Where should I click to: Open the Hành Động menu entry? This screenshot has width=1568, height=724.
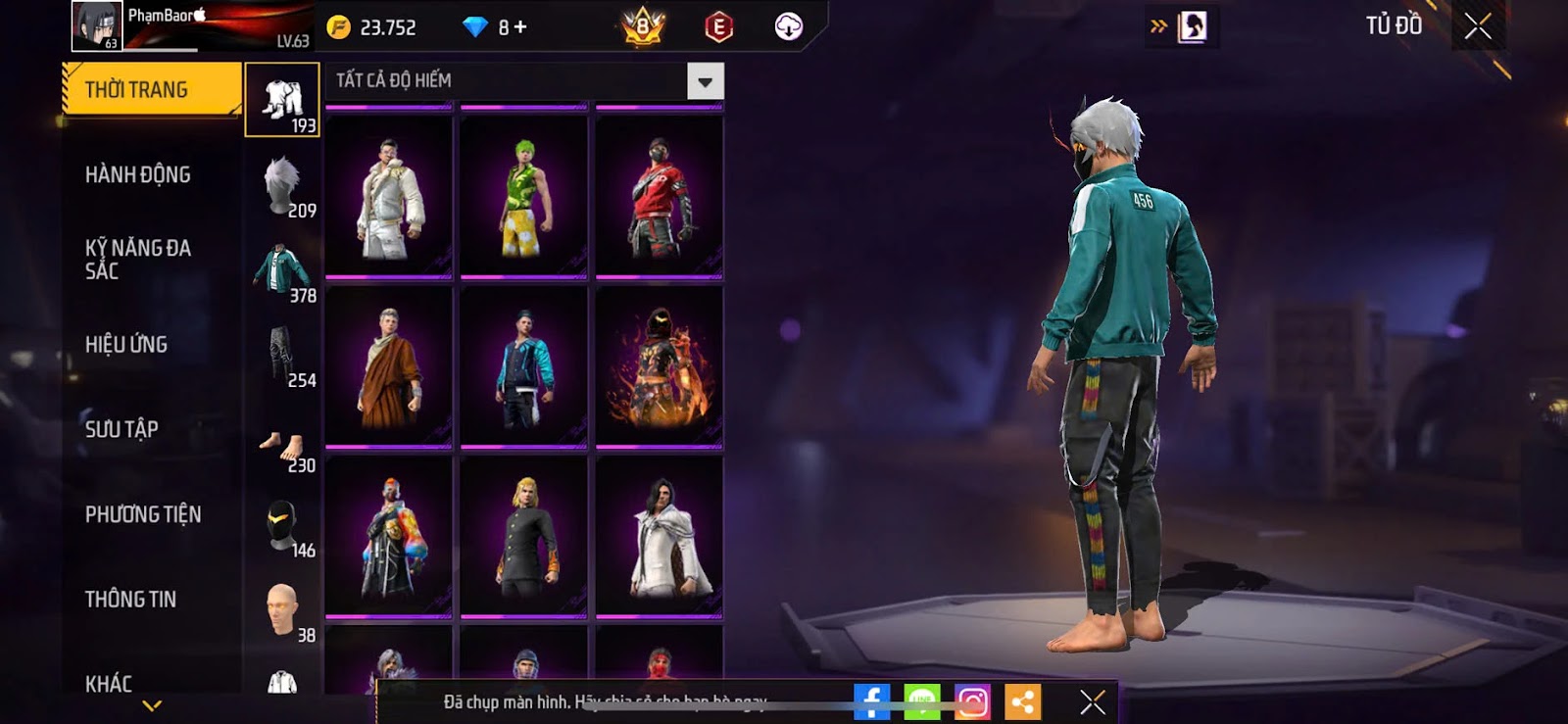(x=138, y=175)
